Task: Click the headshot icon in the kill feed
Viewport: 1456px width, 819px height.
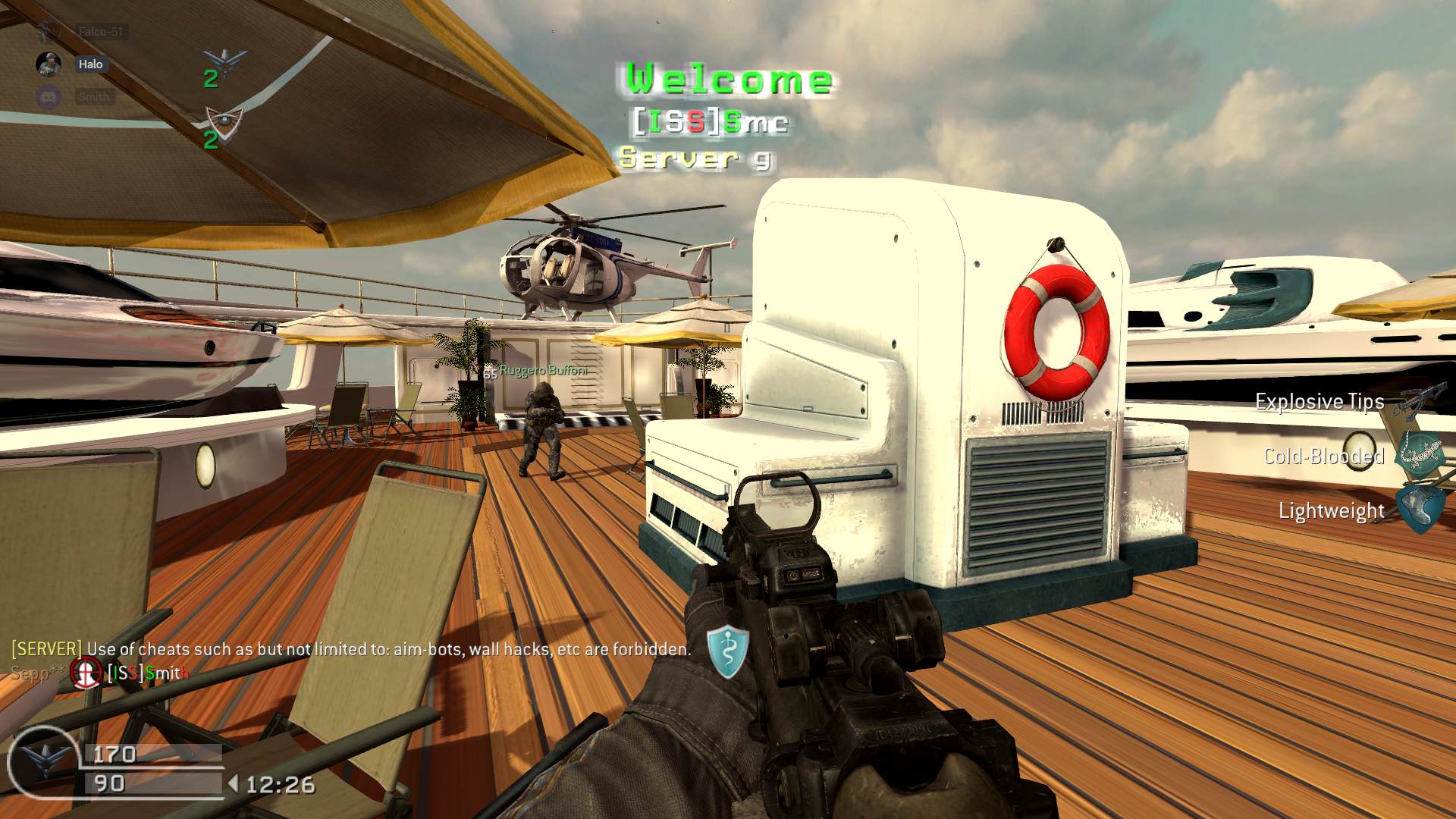Action: [86, 672]
